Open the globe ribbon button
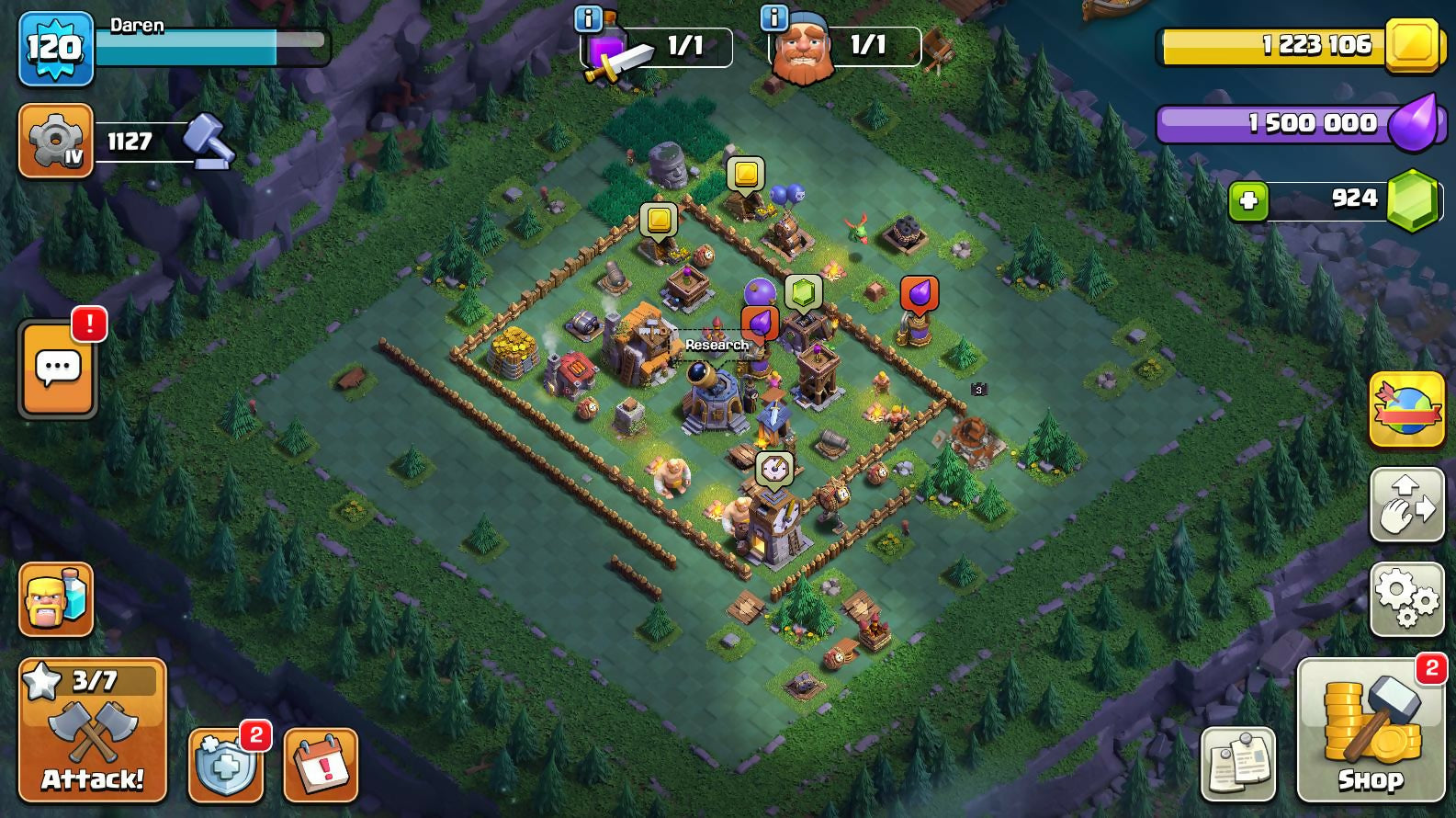1456x818 pixels. click(1406, 410)
